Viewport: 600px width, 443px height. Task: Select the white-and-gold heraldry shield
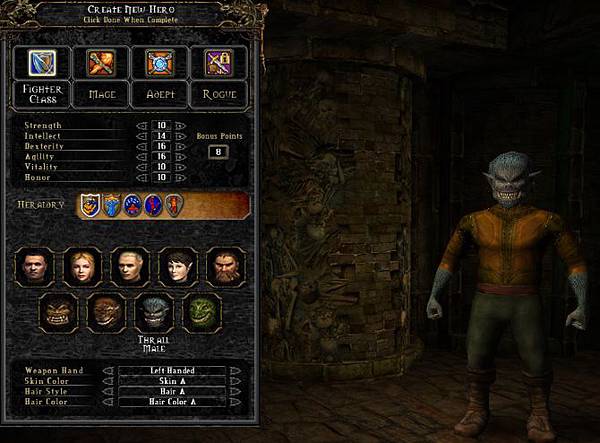click(89, 205)
